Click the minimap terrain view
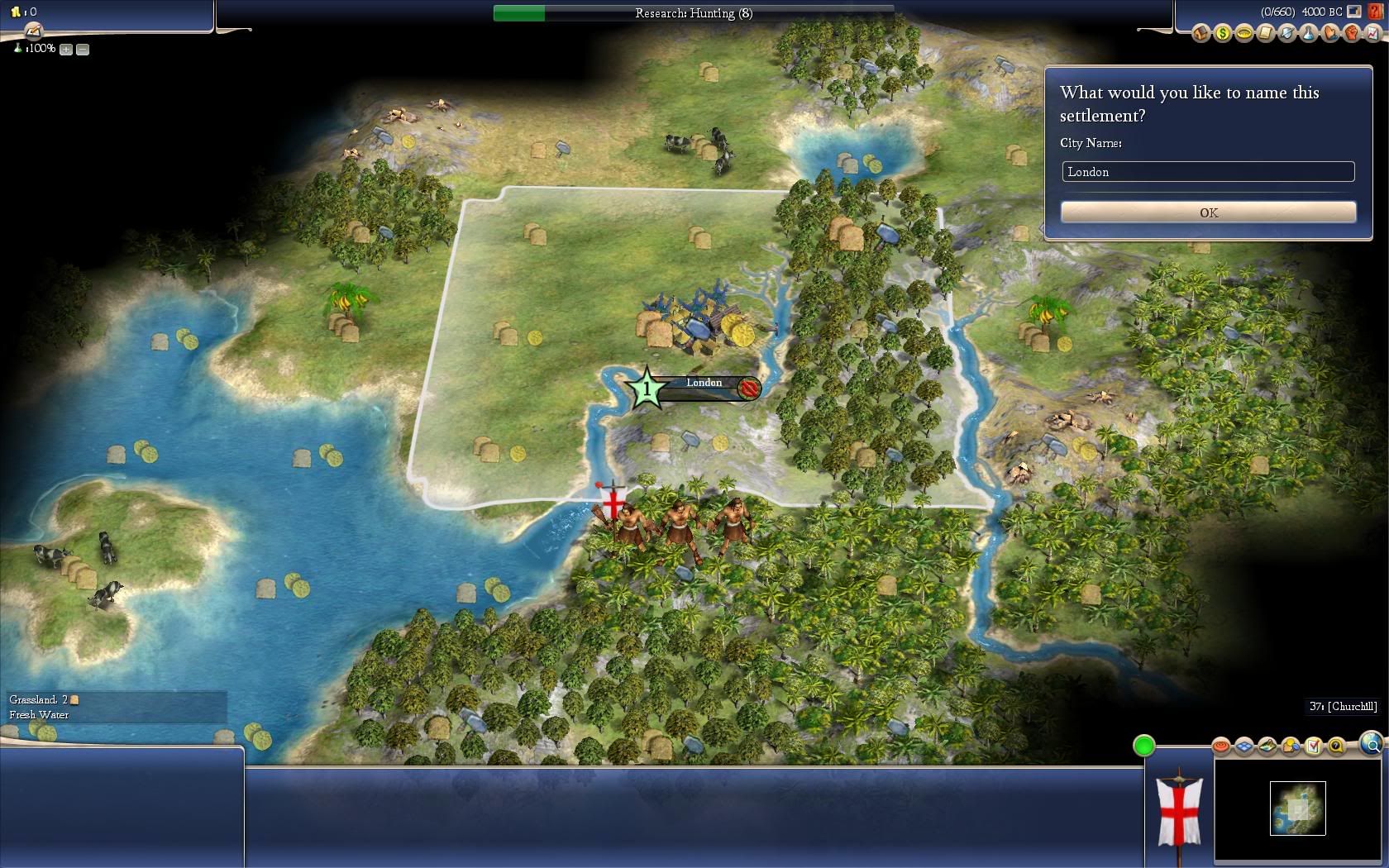The image size is (1389, 868). 1297,808
